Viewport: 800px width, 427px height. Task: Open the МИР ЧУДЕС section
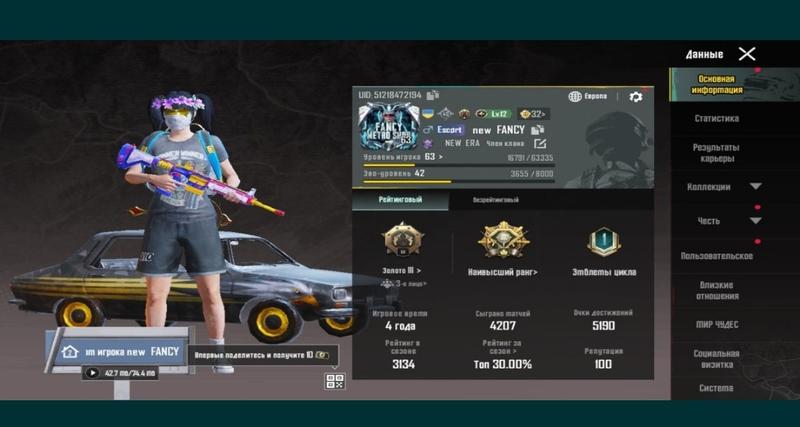pos(717,325)
